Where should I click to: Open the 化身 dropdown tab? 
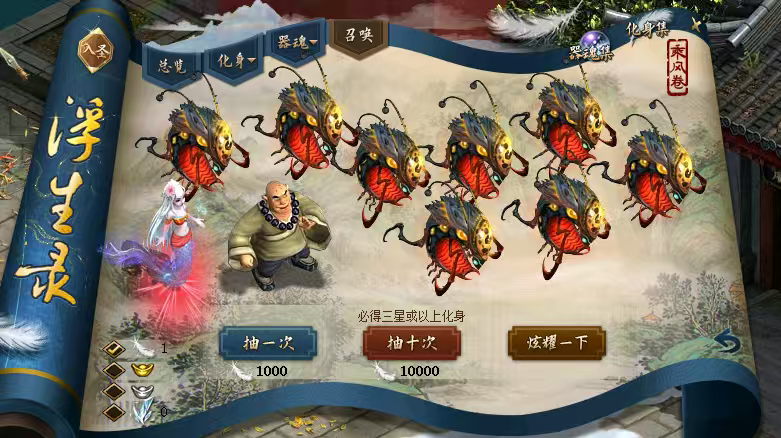pos(236,58)
